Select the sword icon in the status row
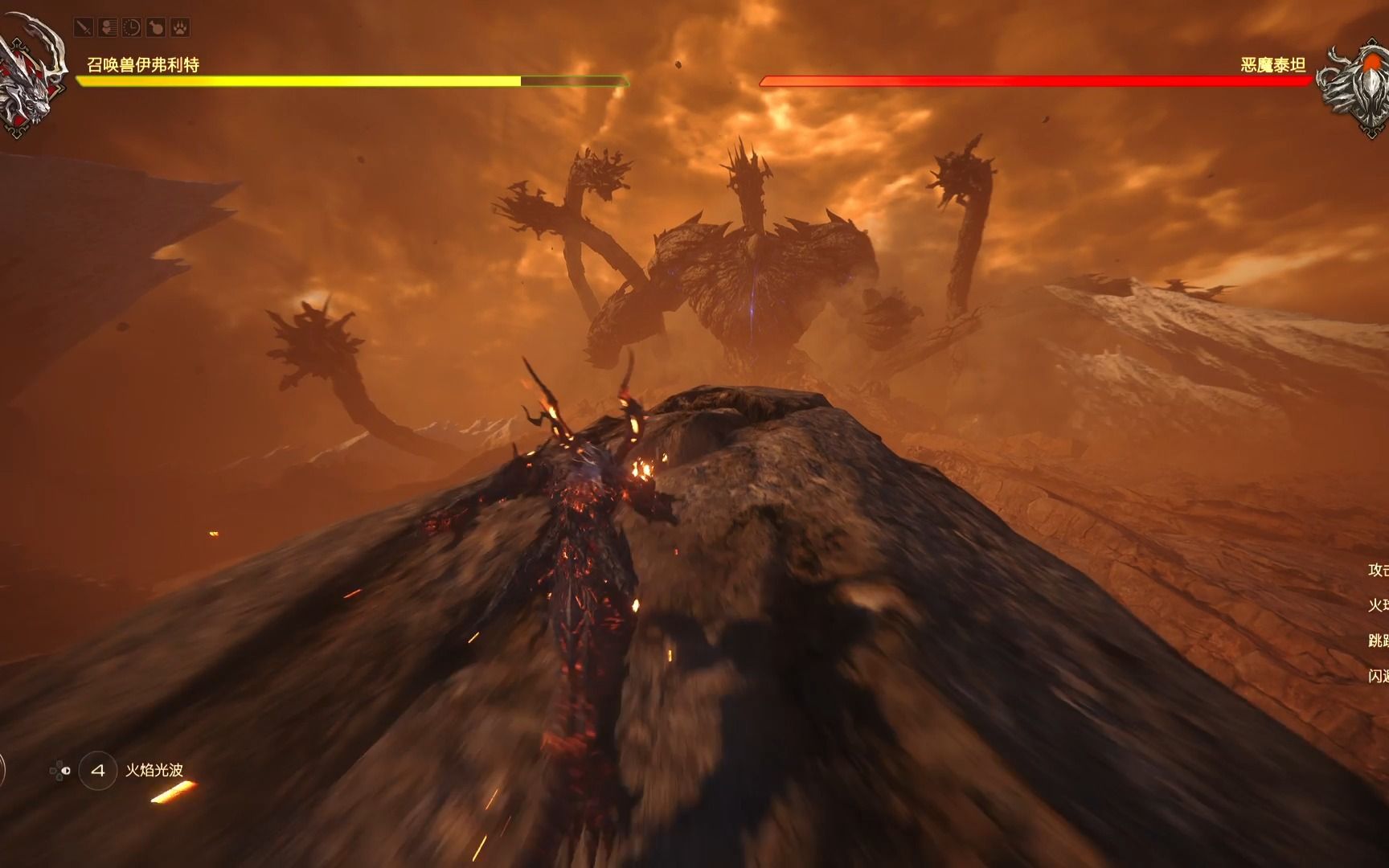Viewport: 1389px width, 868px height. click(84, 28)
